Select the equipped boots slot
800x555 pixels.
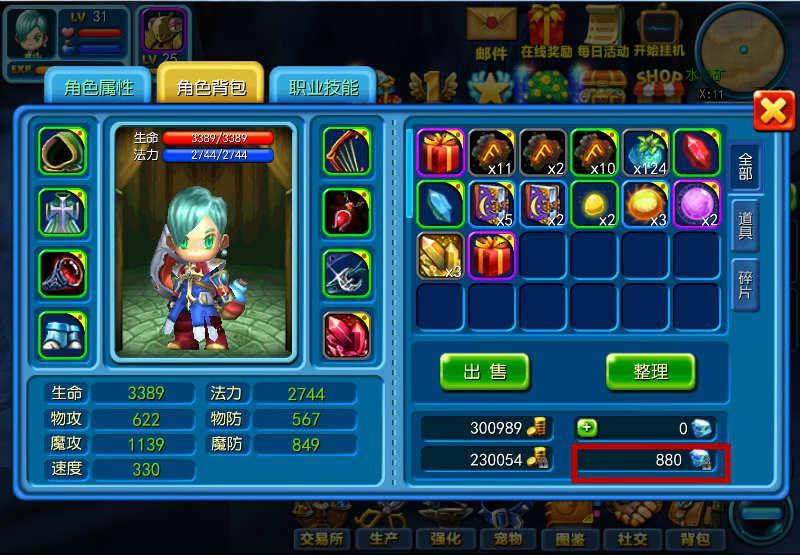(63, 334)
